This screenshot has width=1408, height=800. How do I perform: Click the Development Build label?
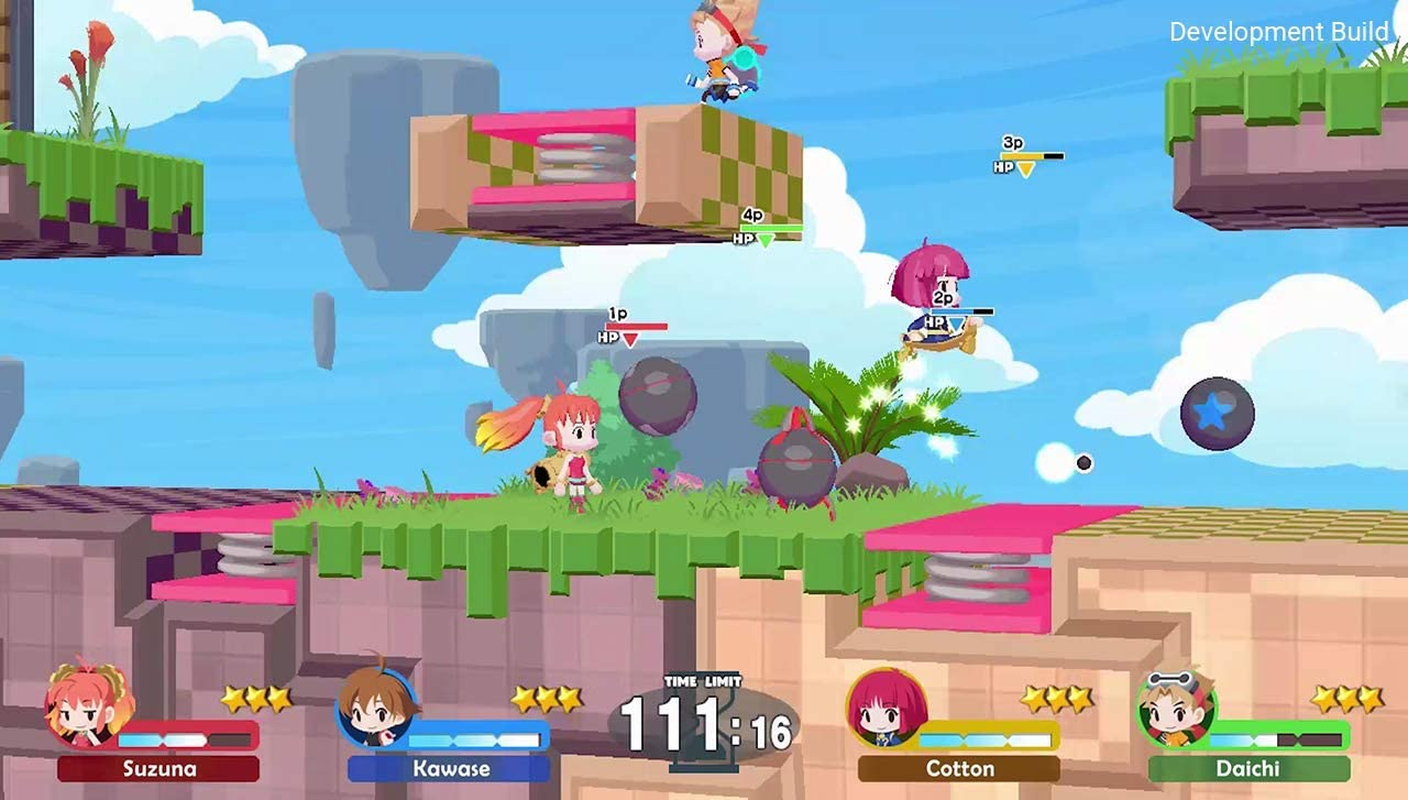(1279, 31)
